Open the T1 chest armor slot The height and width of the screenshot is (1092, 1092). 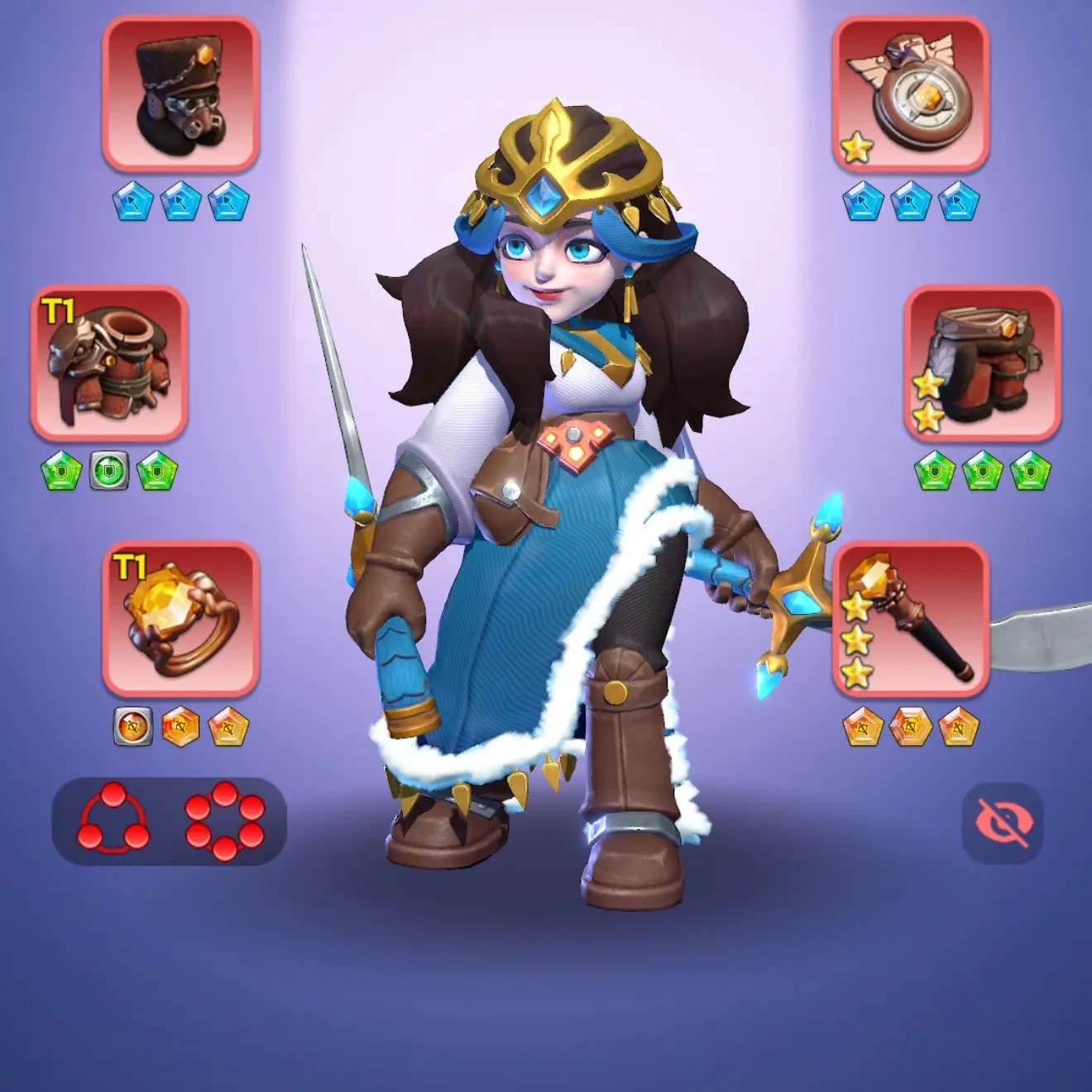pyautogui.click(x=109, y=362)
